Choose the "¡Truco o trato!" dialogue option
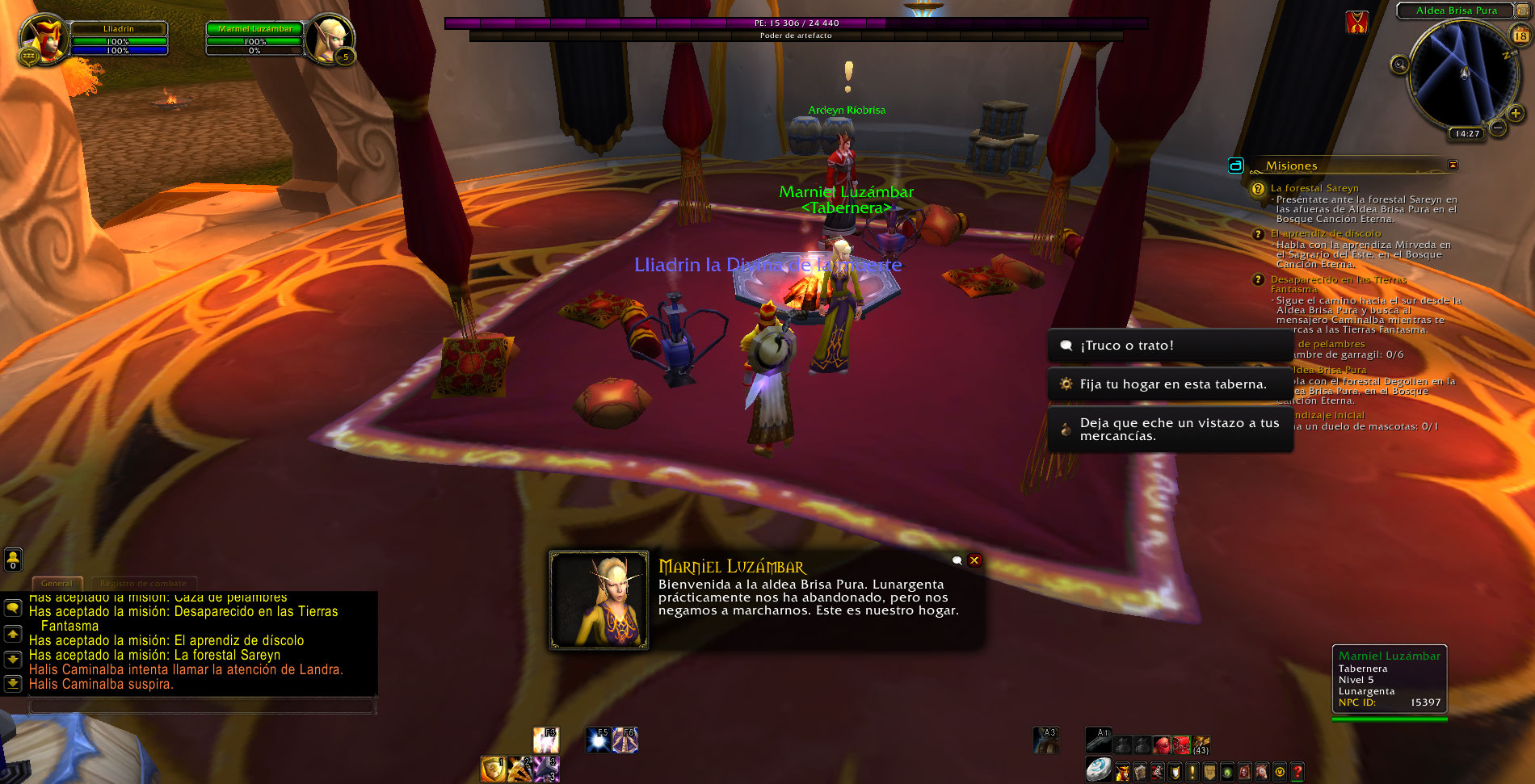This screenshot has width=1535, height=784. point(1170,346)
